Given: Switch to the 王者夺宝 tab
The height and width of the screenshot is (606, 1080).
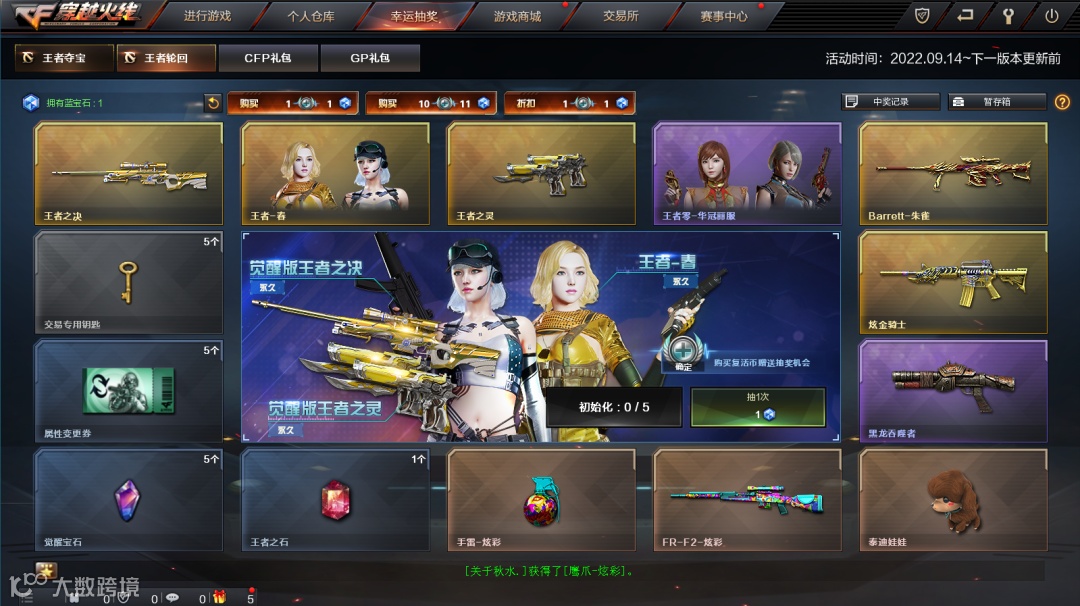Looking at the screenshot, I should tap(64, 58).
